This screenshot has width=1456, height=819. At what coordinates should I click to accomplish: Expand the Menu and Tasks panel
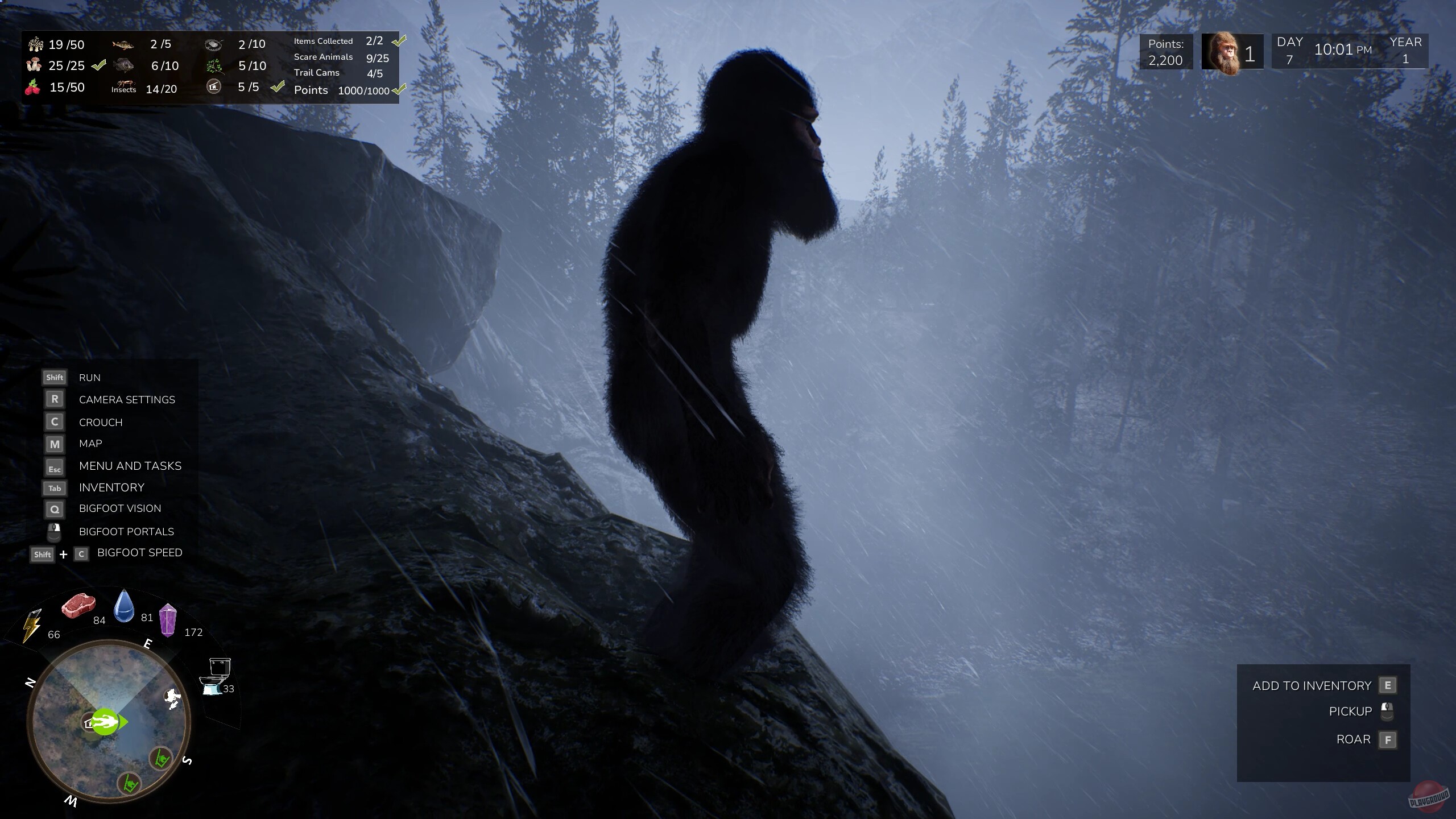(x=130, y=466)
